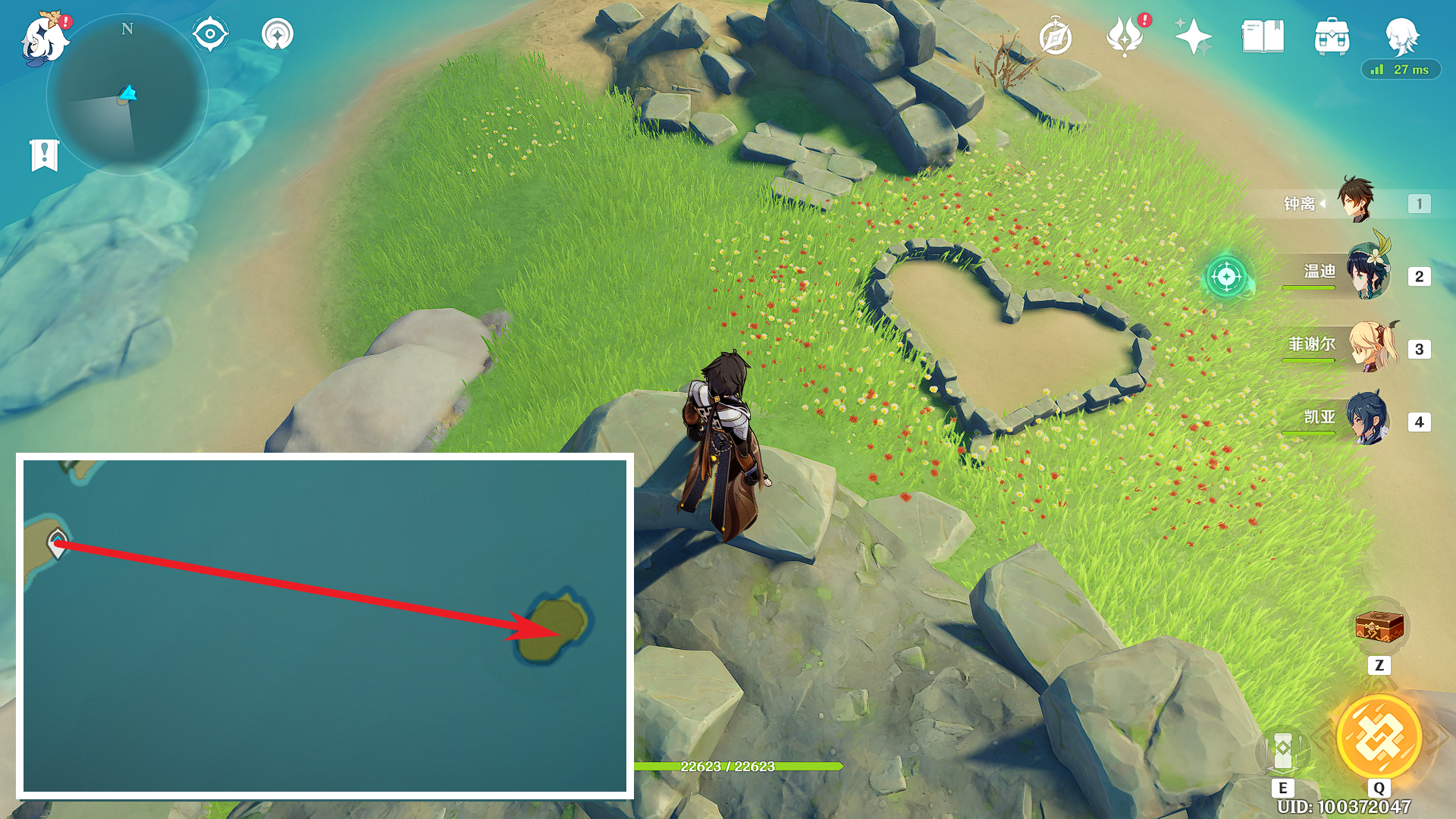Image resolution: width=1456 pixels, height=819 pixels.
Task: Open the Paimon menu icon
Action: (x=44, y=38)
